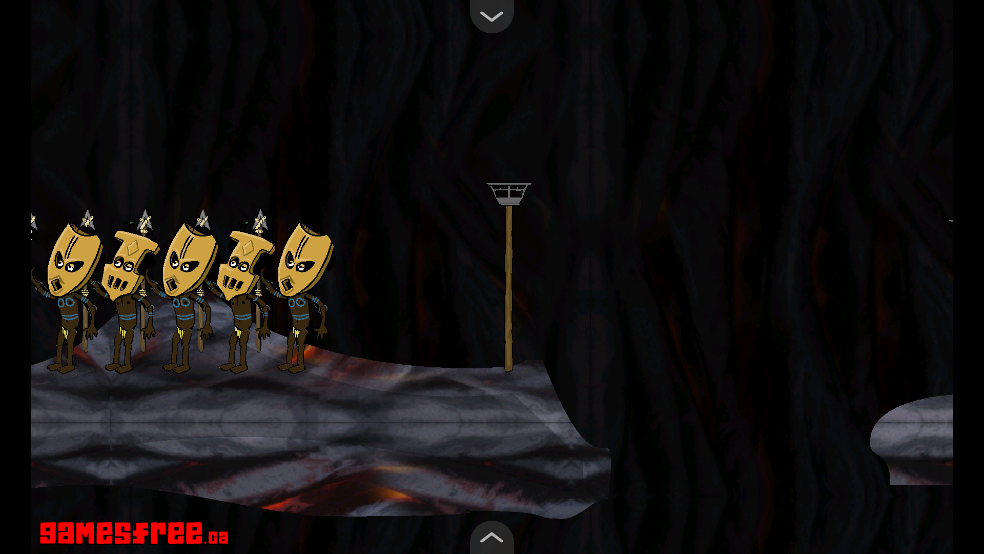Screen dimensions: 984x554
Task: Open the bottom panel with the up chevron
Action: (x=491, y=538)
